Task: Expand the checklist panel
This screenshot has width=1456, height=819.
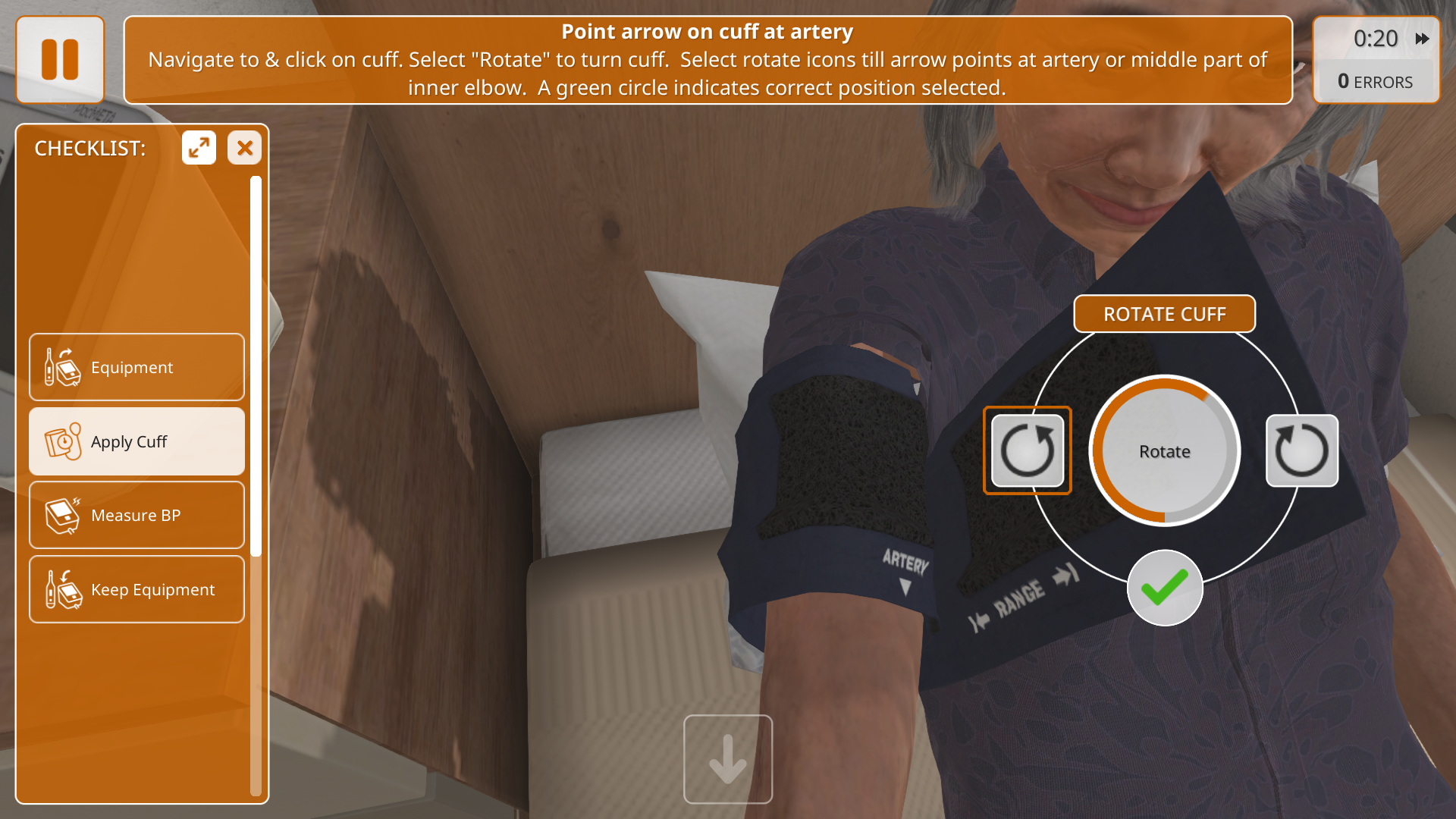Action: 199,148
